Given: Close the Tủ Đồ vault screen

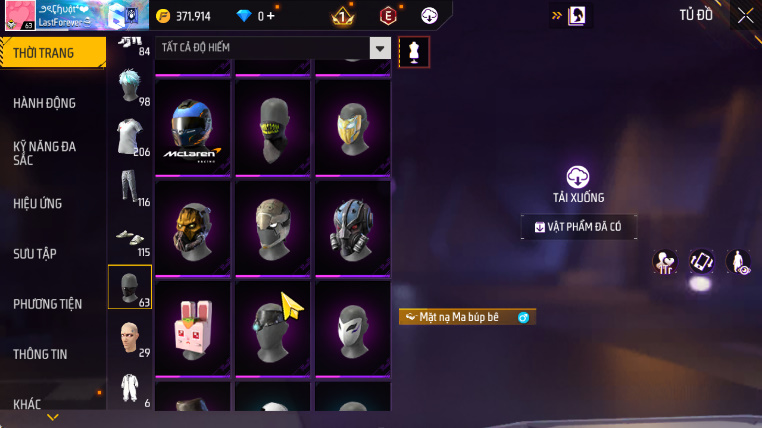Looking at the screenshot, I should pos(745,15).
